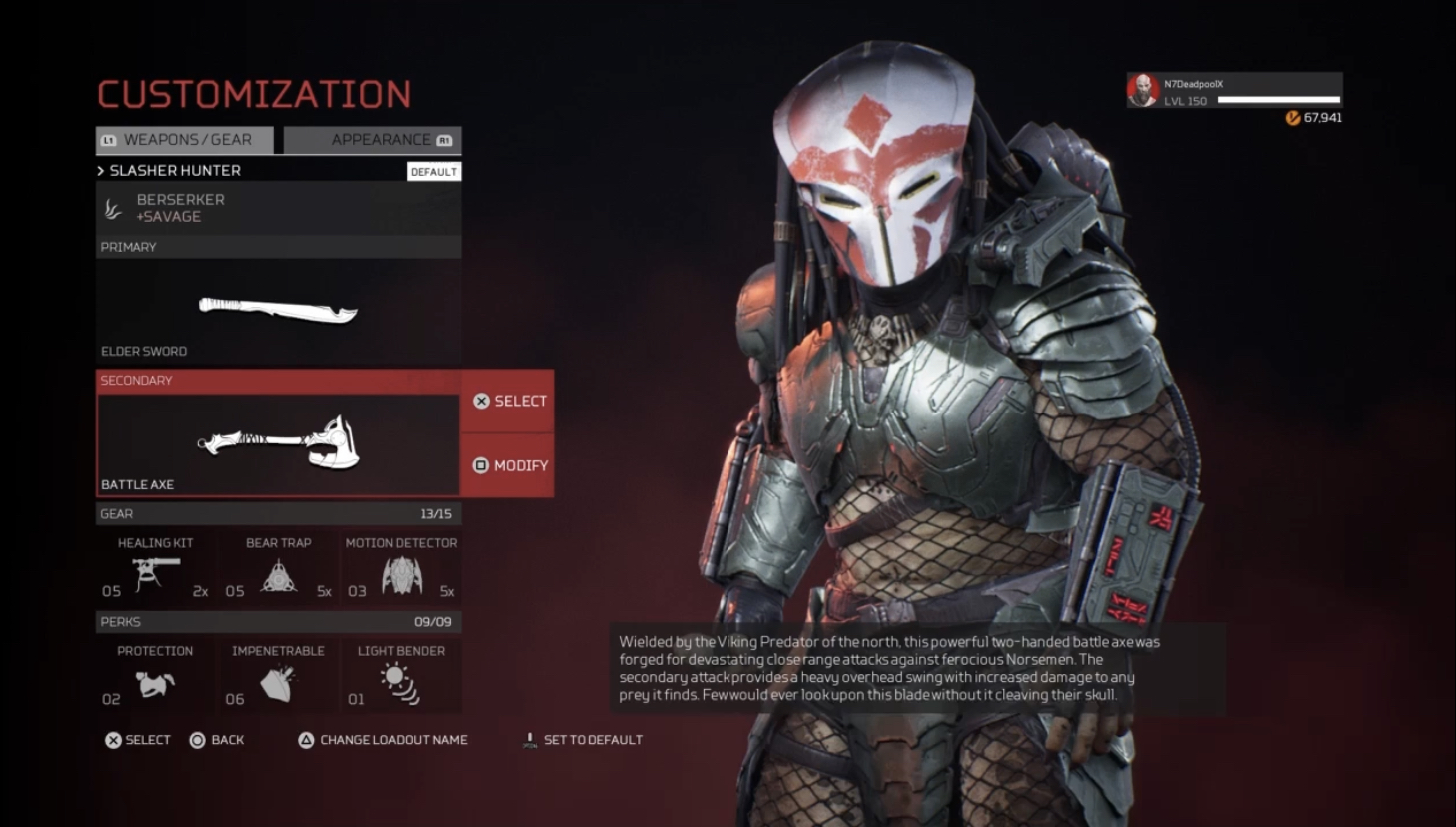Click the Select button beside Battle Axe
This screenshot has width=1456, height=827.
[x=508, y=402]
